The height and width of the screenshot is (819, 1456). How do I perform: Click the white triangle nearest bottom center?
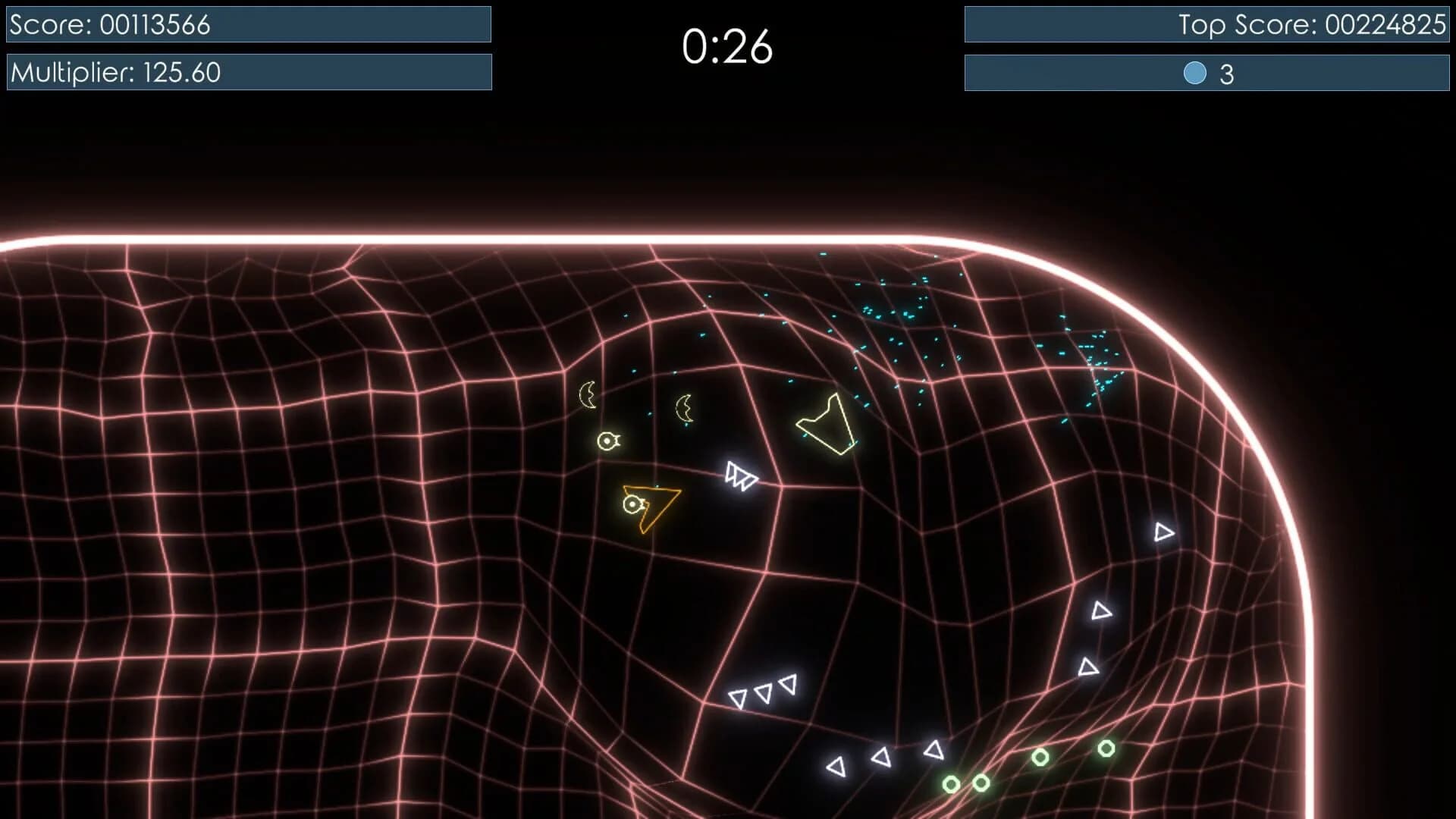[836, 766]
